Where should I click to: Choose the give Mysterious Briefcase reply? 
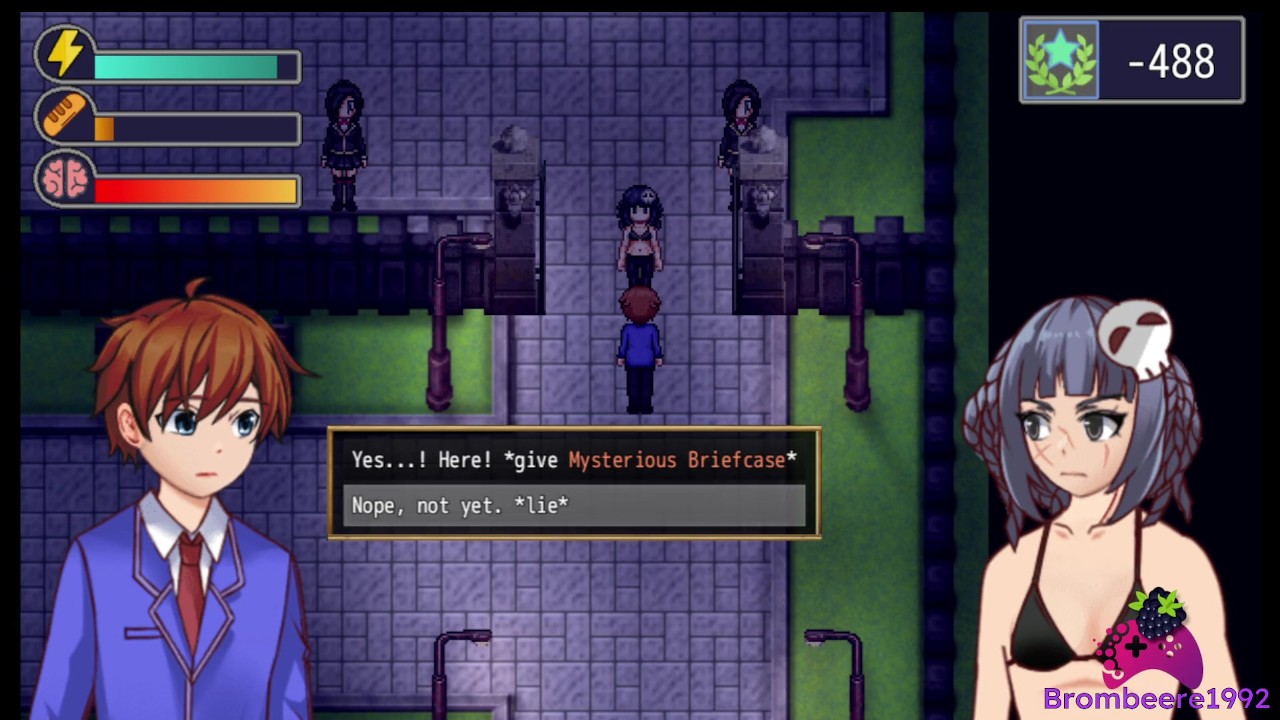574,460
